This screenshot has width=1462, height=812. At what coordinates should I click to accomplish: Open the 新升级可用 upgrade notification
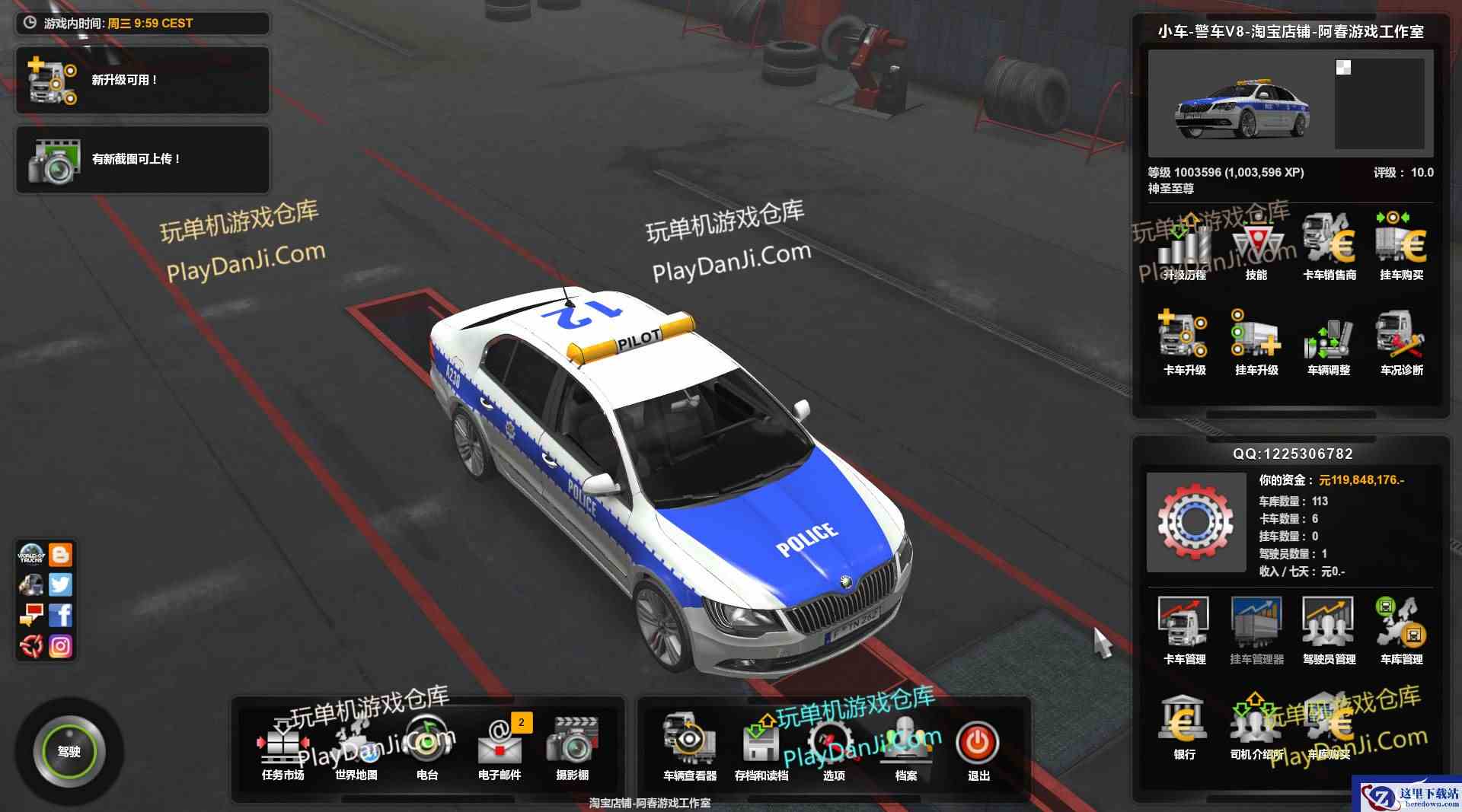tap(142, 80)
